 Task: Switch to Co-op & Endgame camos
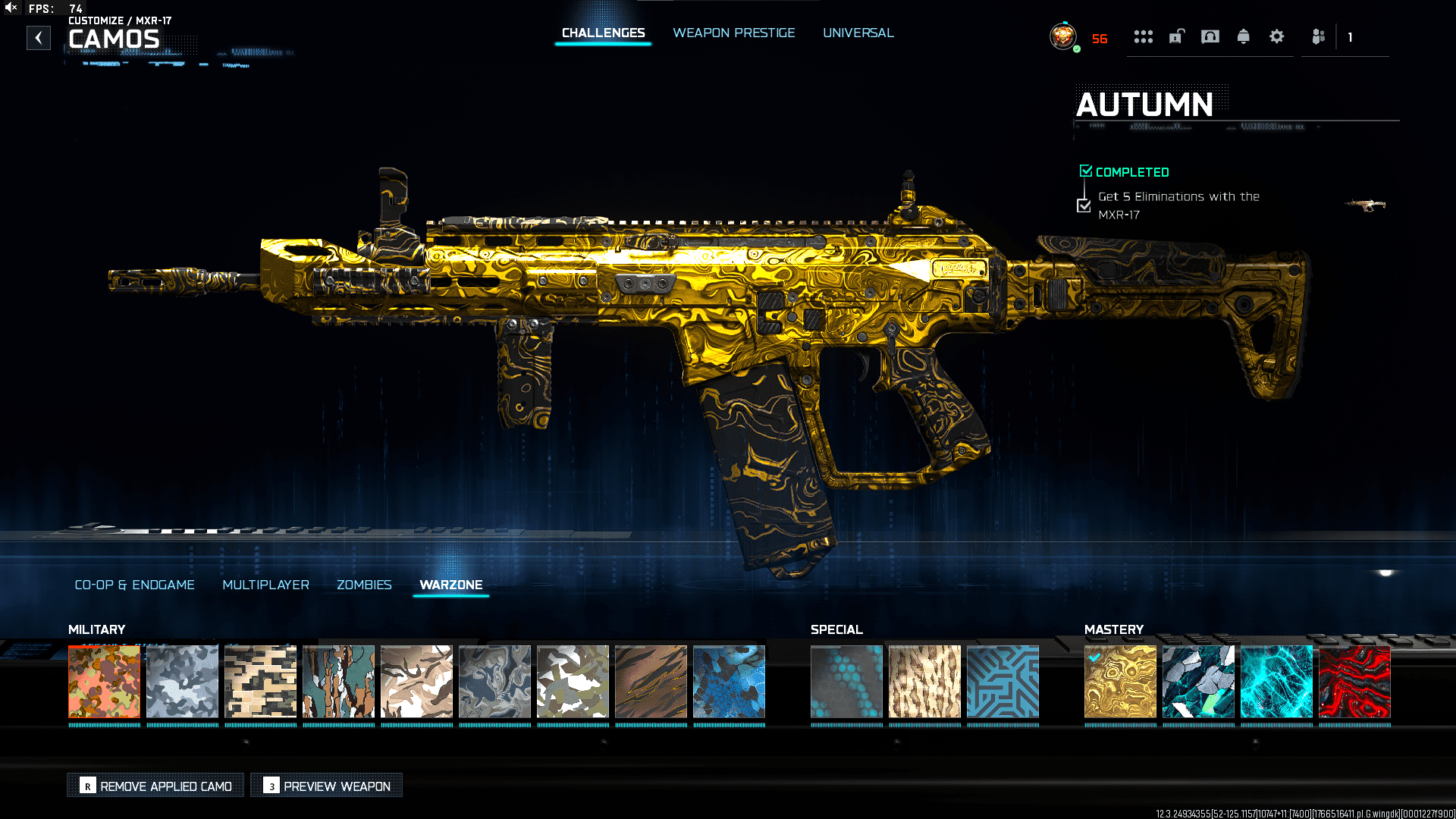pyautogui.click(x=134, y=585)
